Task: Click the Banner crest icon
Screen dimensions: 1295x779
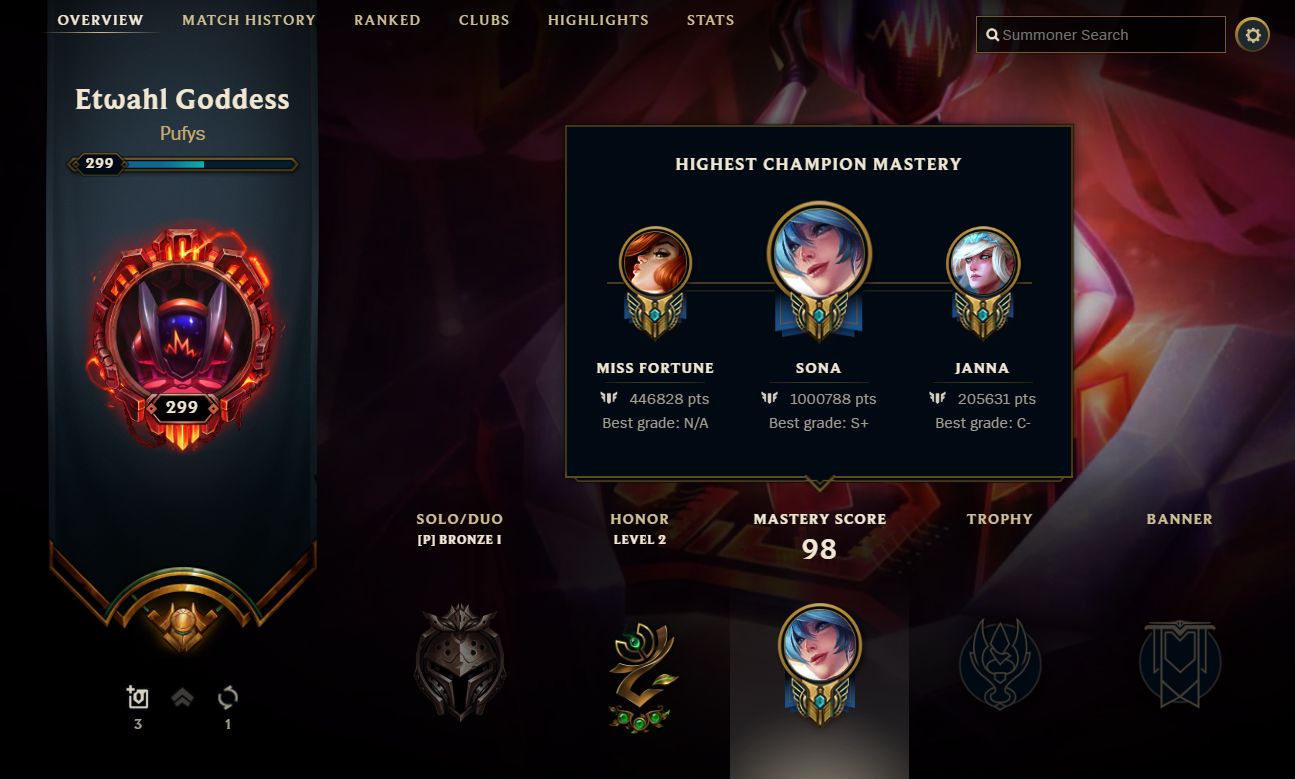Action: 1180,665
